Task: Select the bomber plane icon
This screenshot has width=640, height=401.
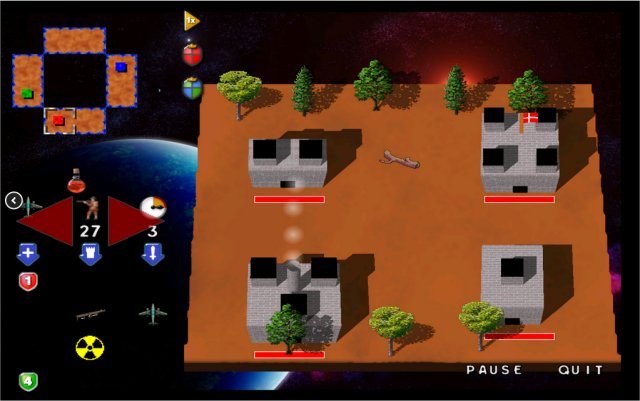Action: [152, 313]
